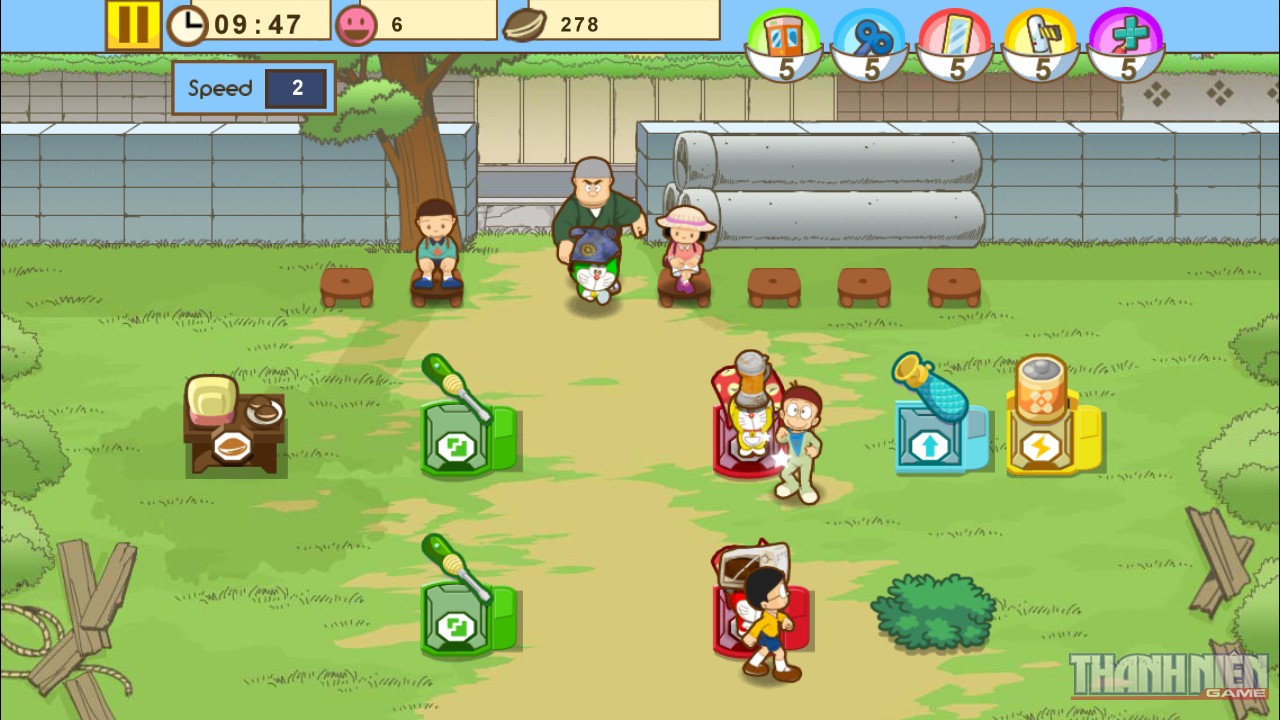Change the Speed value box

coord(296,89)
